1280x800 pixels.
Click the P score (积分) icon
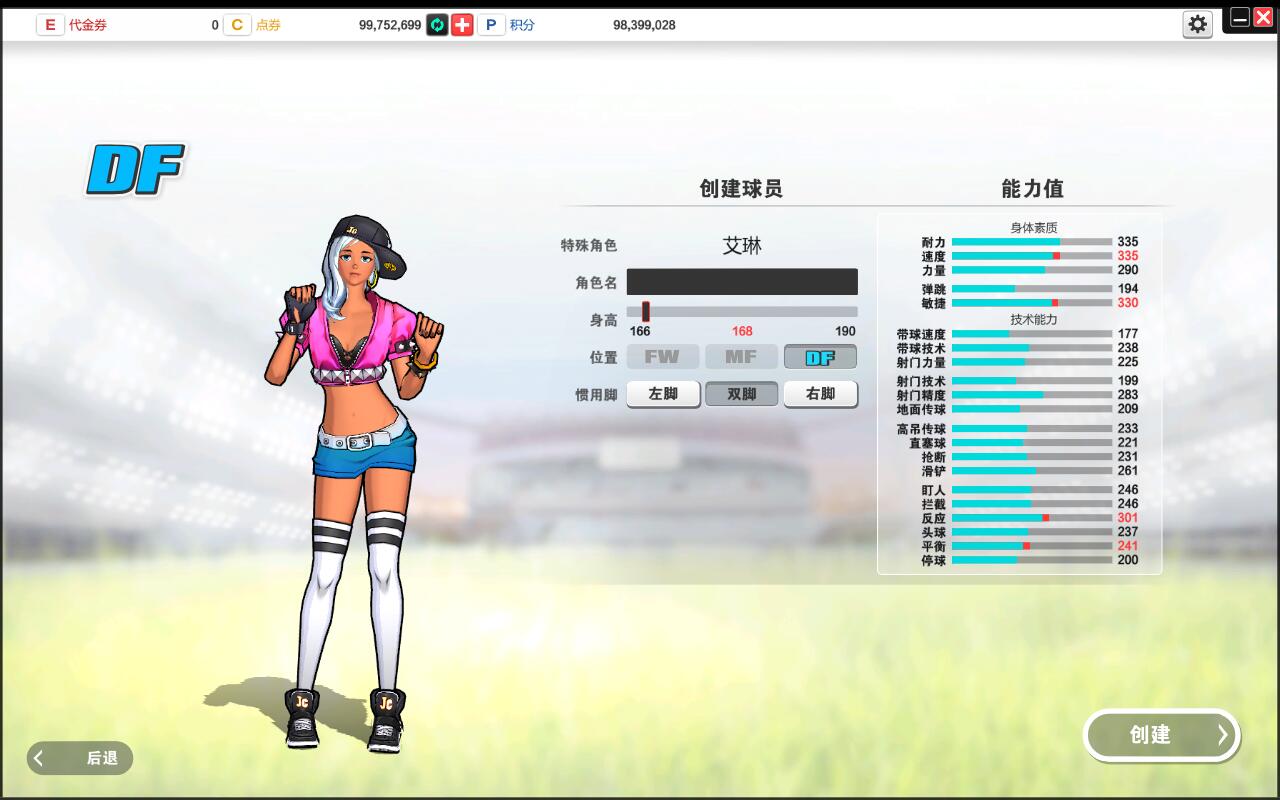coord(490,24)
